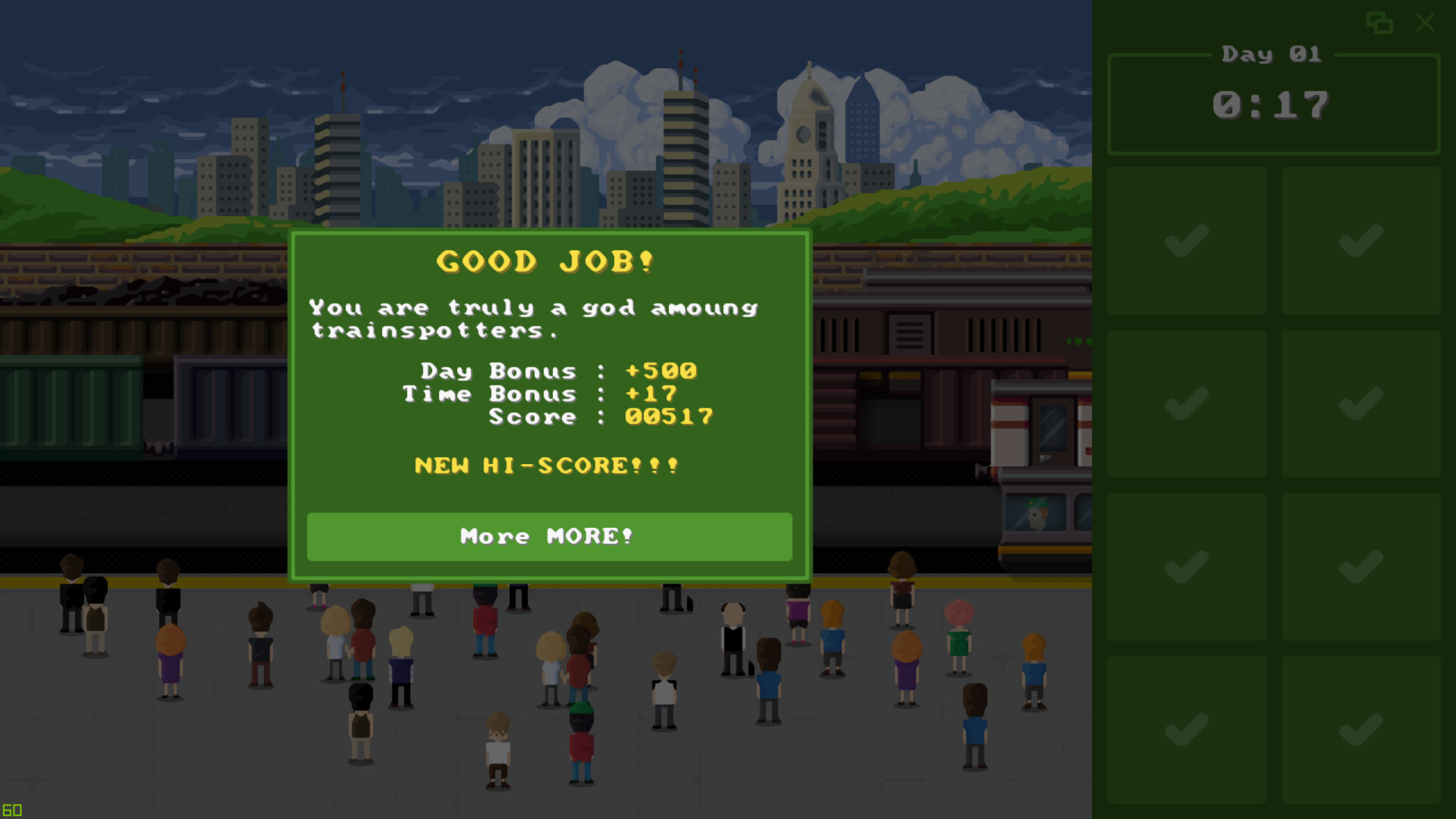Select the top-left checkmark tile in the sidebar
The image size is (1456, 819).
[1186, 241]
